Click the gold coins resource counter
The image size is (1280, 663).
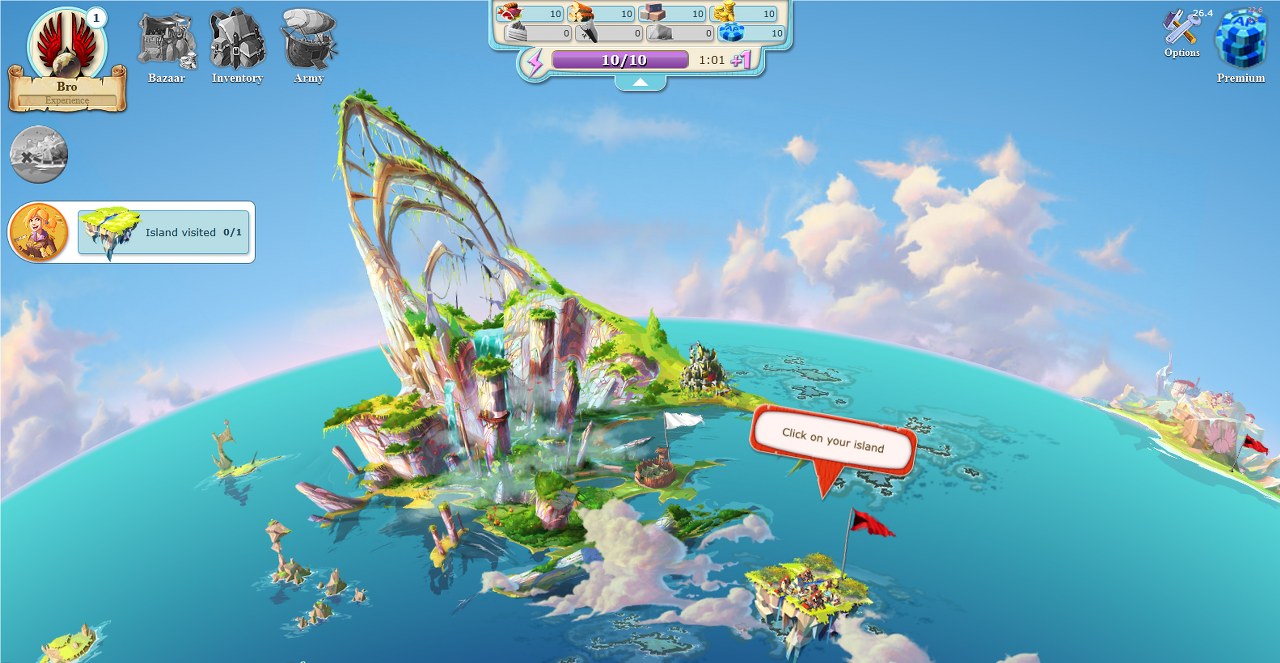click(x=745, y=14)
